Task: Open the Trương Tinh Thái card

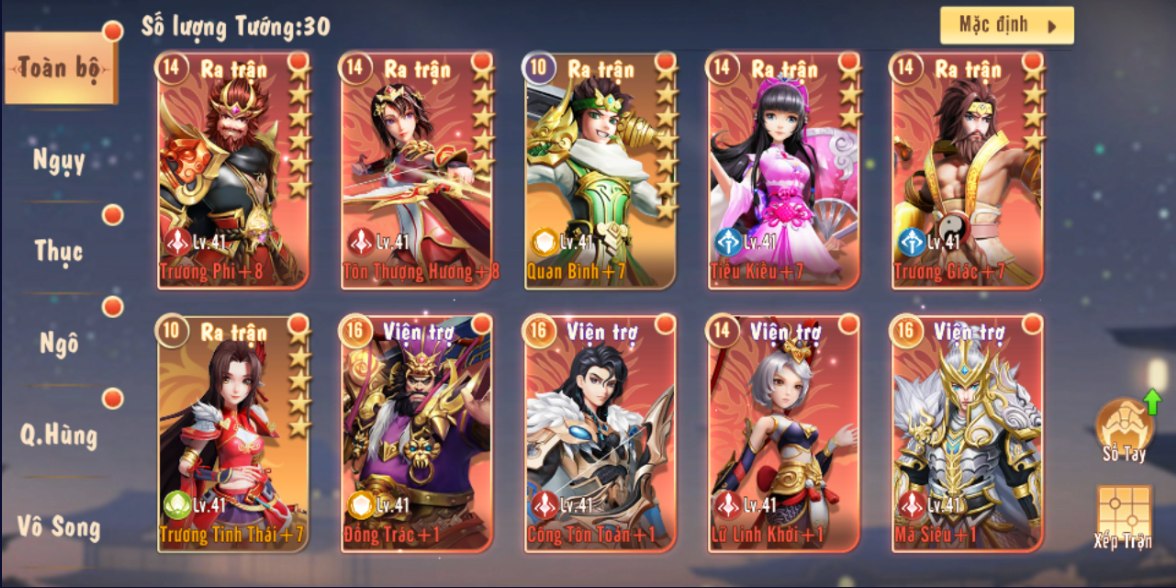Action: (x=233, y=432)
